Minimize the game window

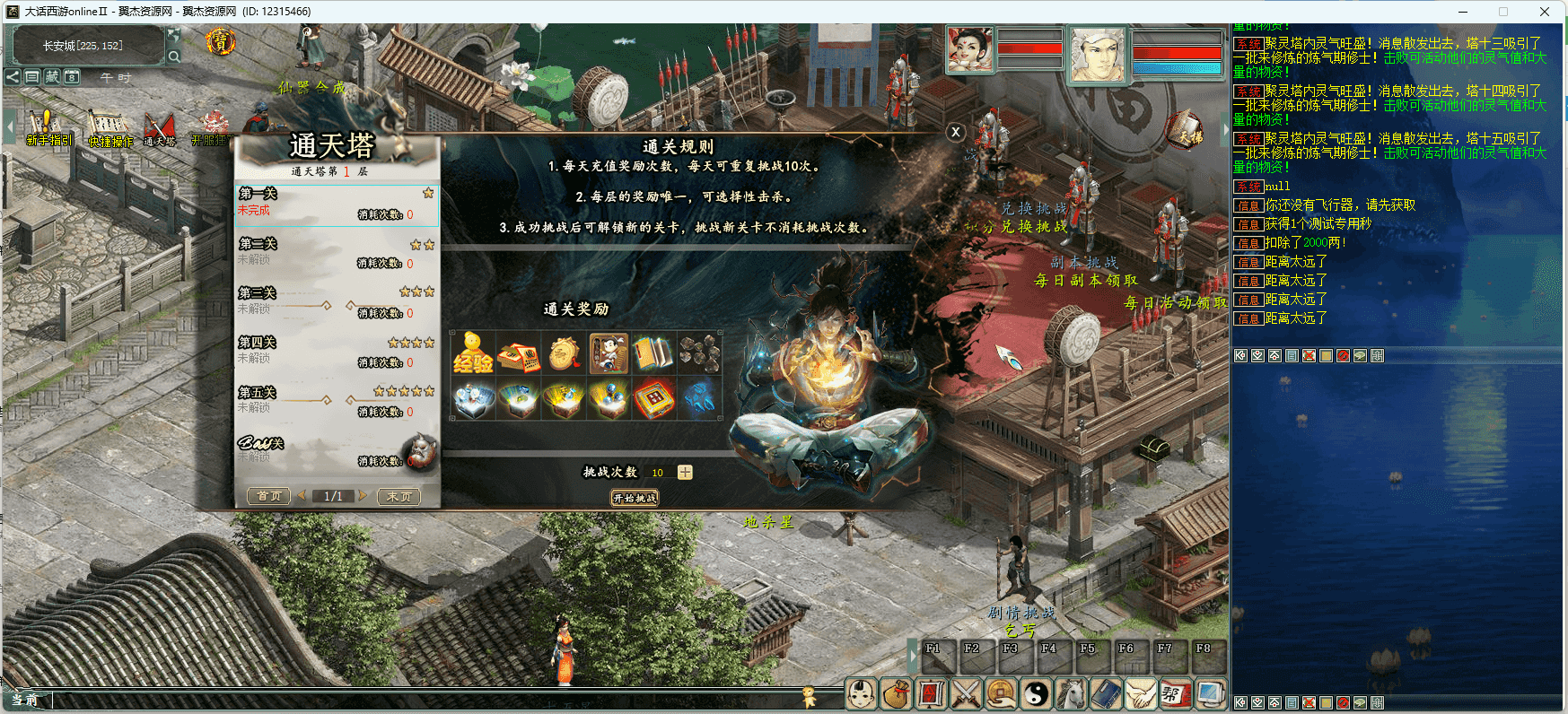[1464, 12]
